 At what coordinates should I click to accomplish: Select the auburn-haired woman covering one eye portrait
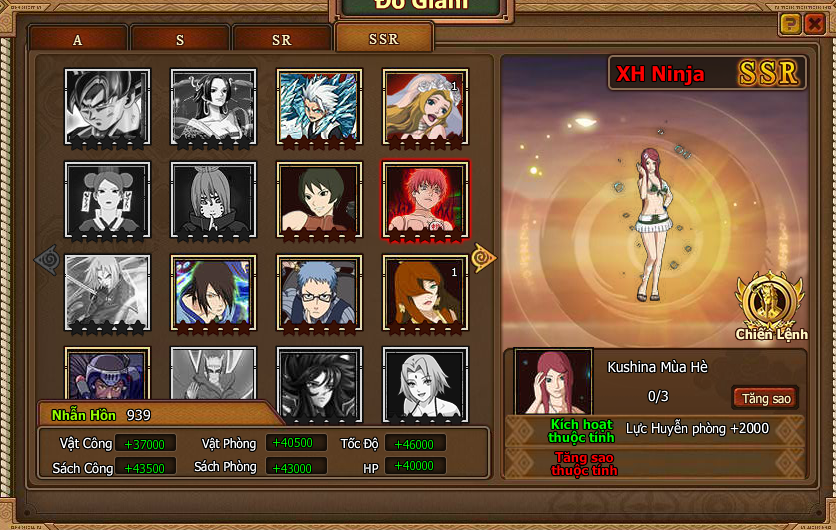coord(425,292)
